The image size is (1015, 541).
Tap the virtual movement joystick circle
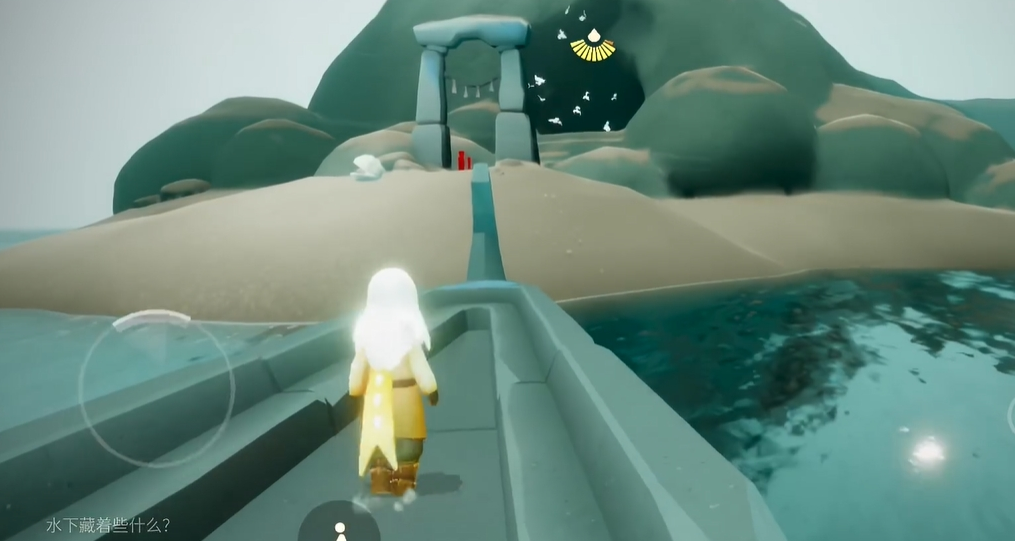[155, 388]
